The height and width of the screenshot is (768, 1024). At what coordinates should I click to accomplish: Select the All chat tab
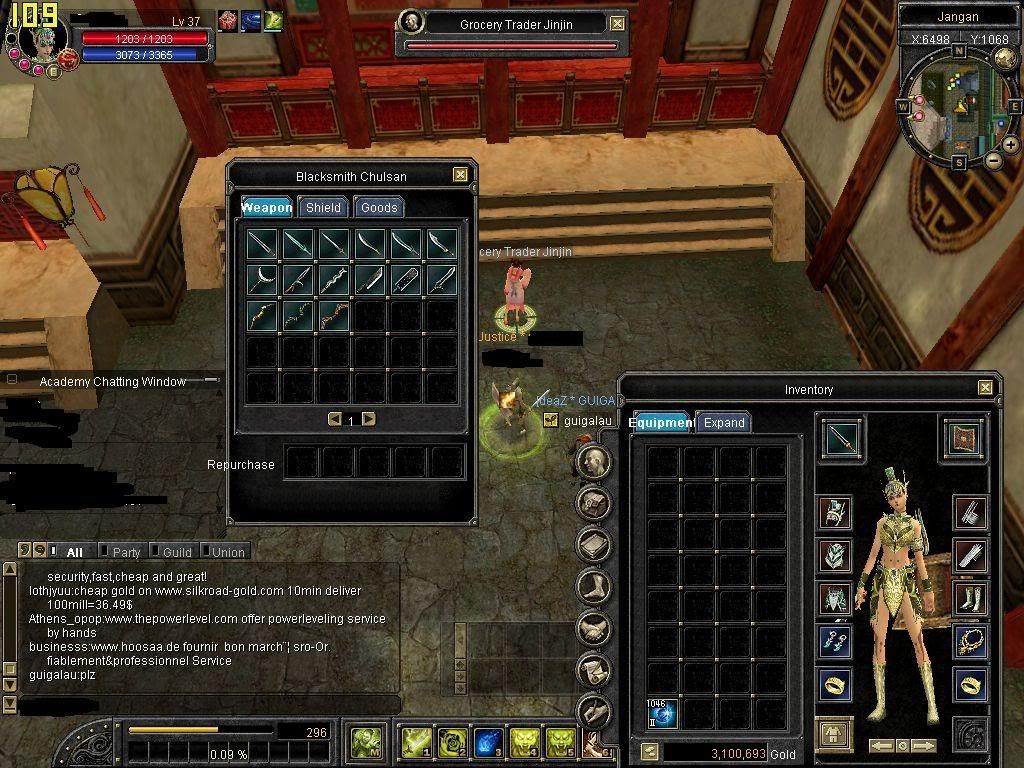tap(74, 552)
